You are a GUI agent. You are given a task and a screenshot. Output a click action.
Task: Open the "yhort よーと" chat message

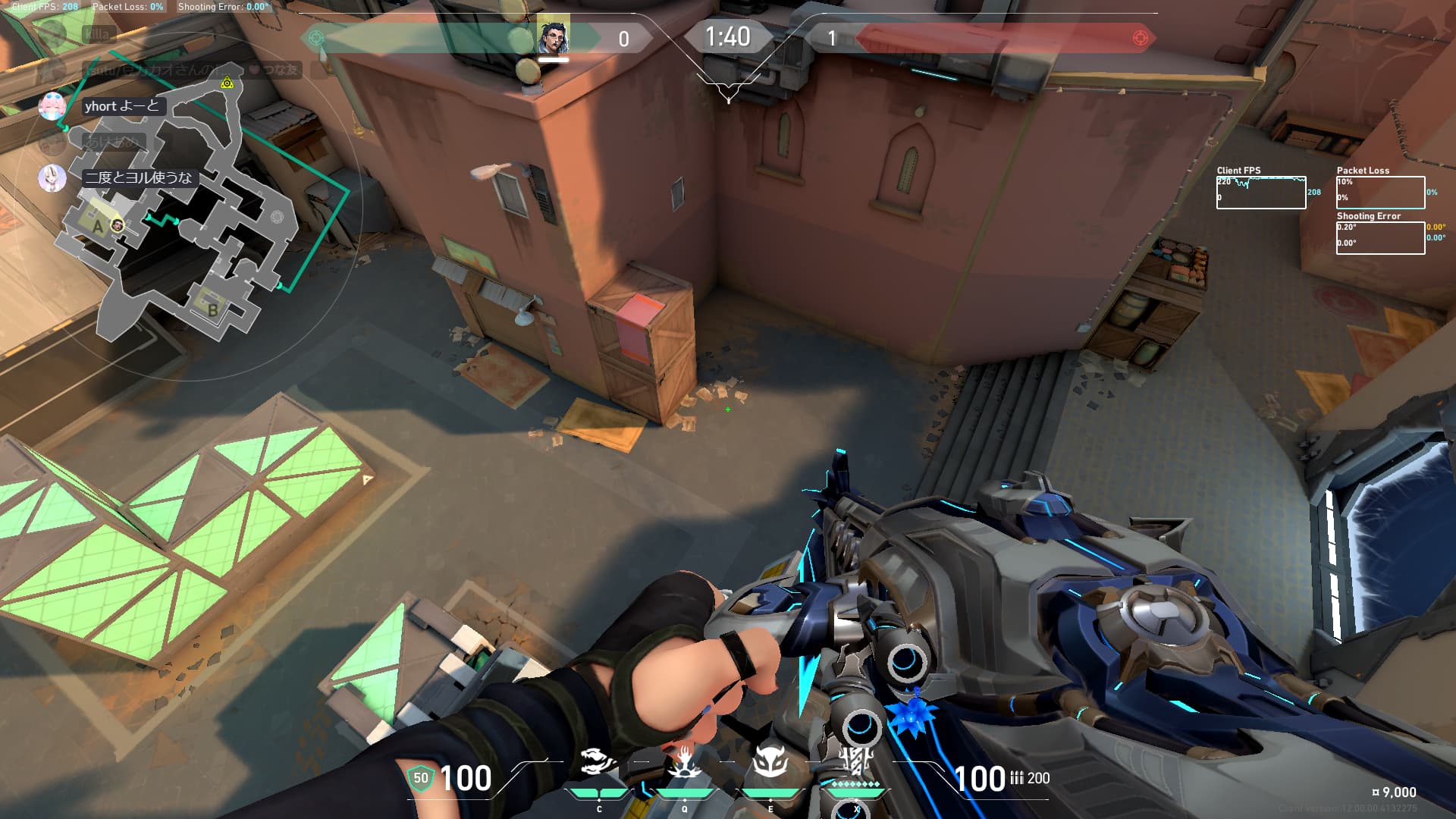pyautogui.click(x=121, y=106)
